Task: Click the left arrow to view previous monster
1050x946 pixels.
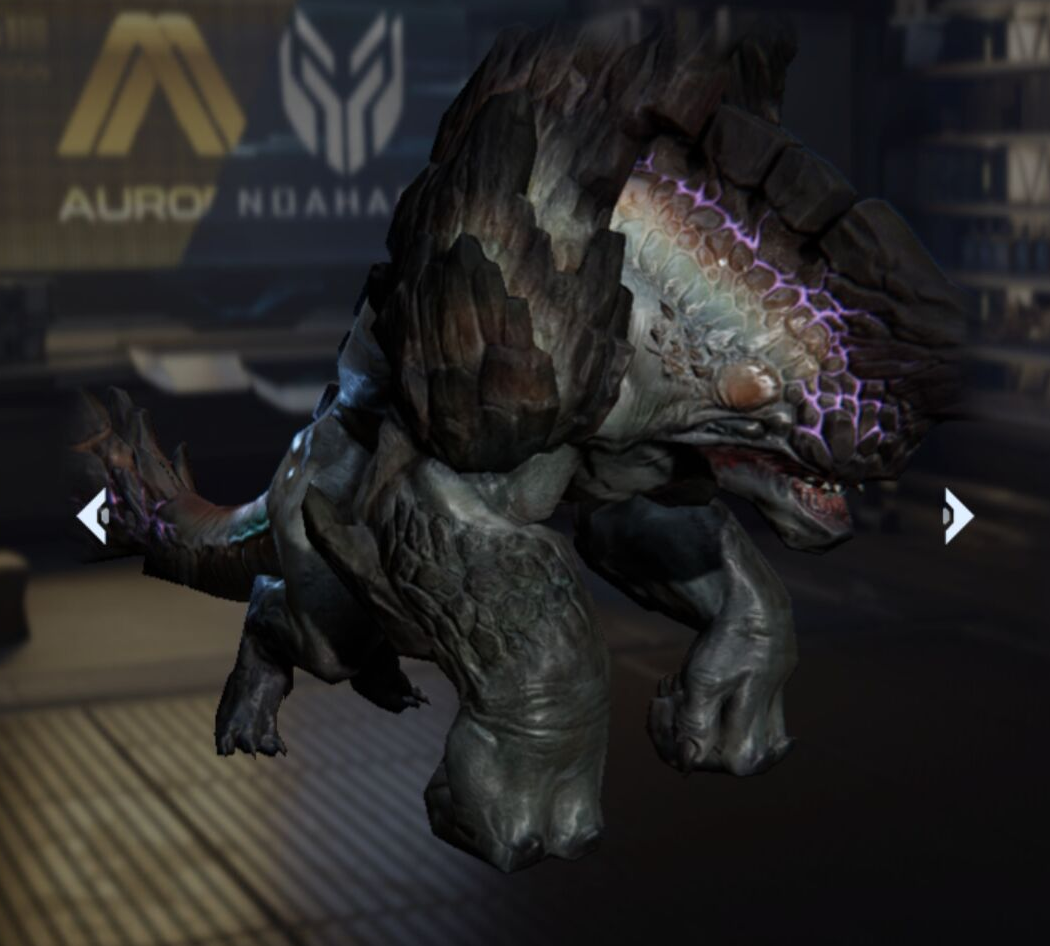Action: coord(92,516)
